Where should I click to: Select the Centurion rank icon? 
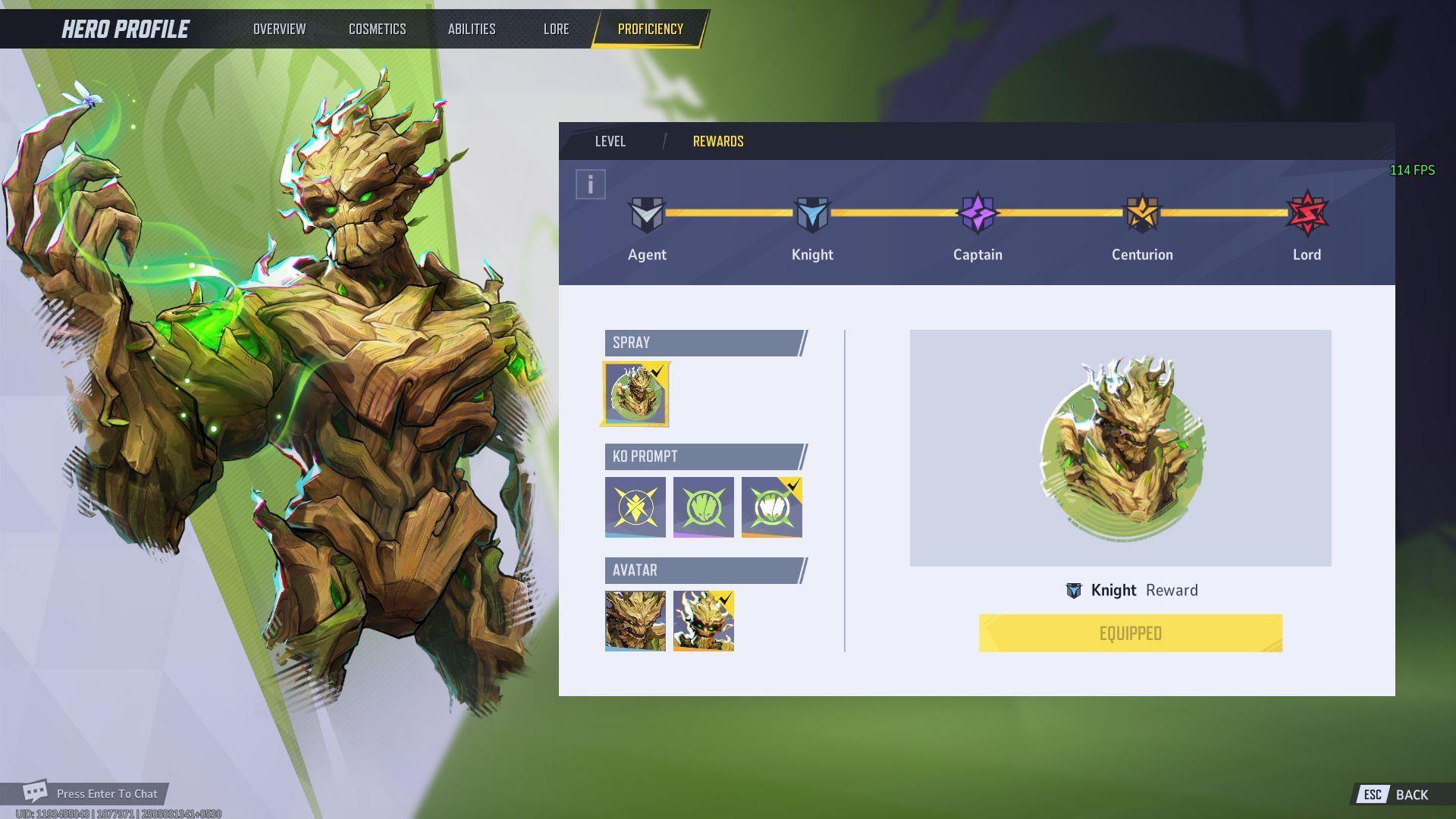(1141, 216)
